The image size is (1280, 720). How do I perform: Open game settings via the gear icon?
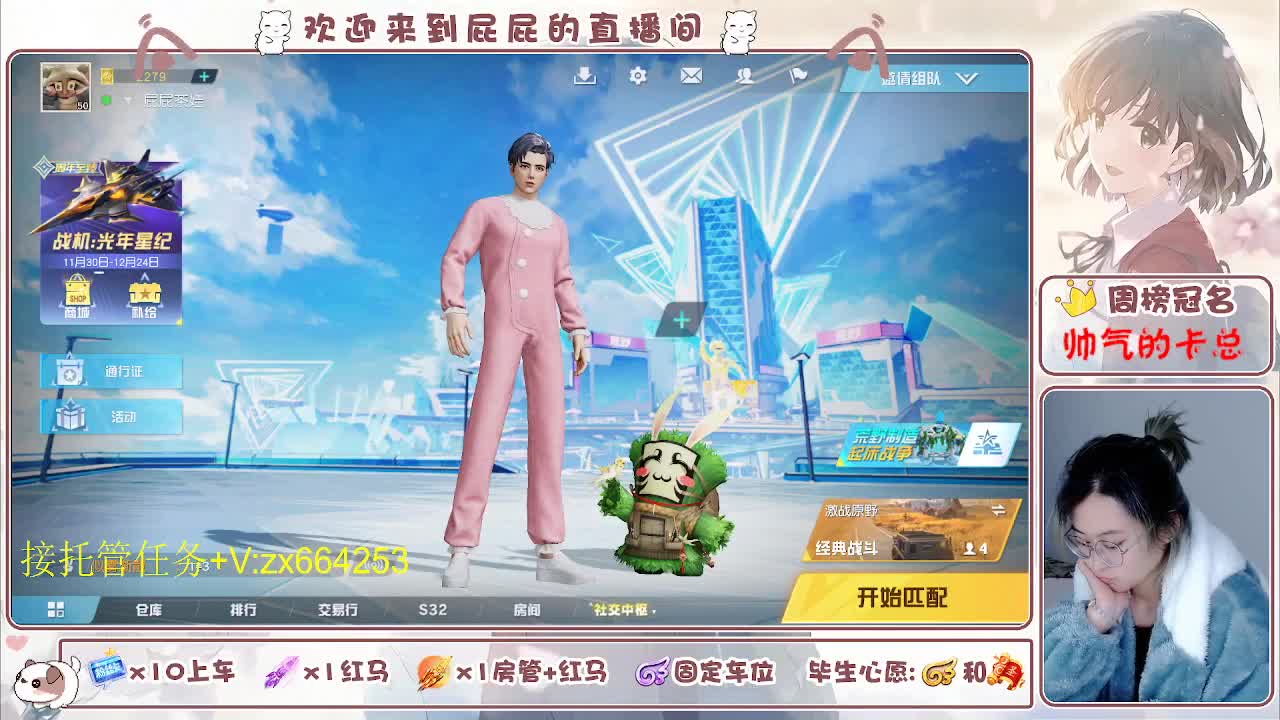click(637, 75)
